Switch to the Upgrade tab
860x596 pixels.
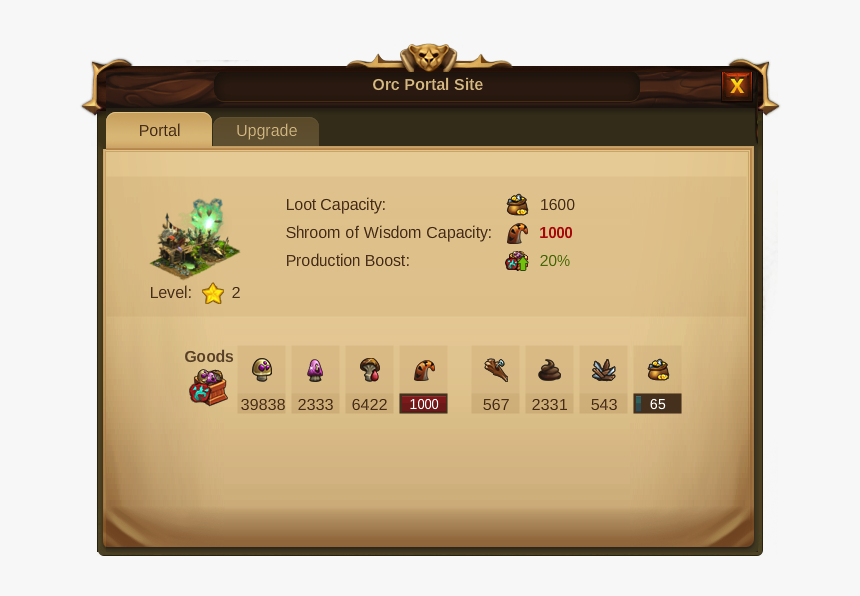point(266,131)
